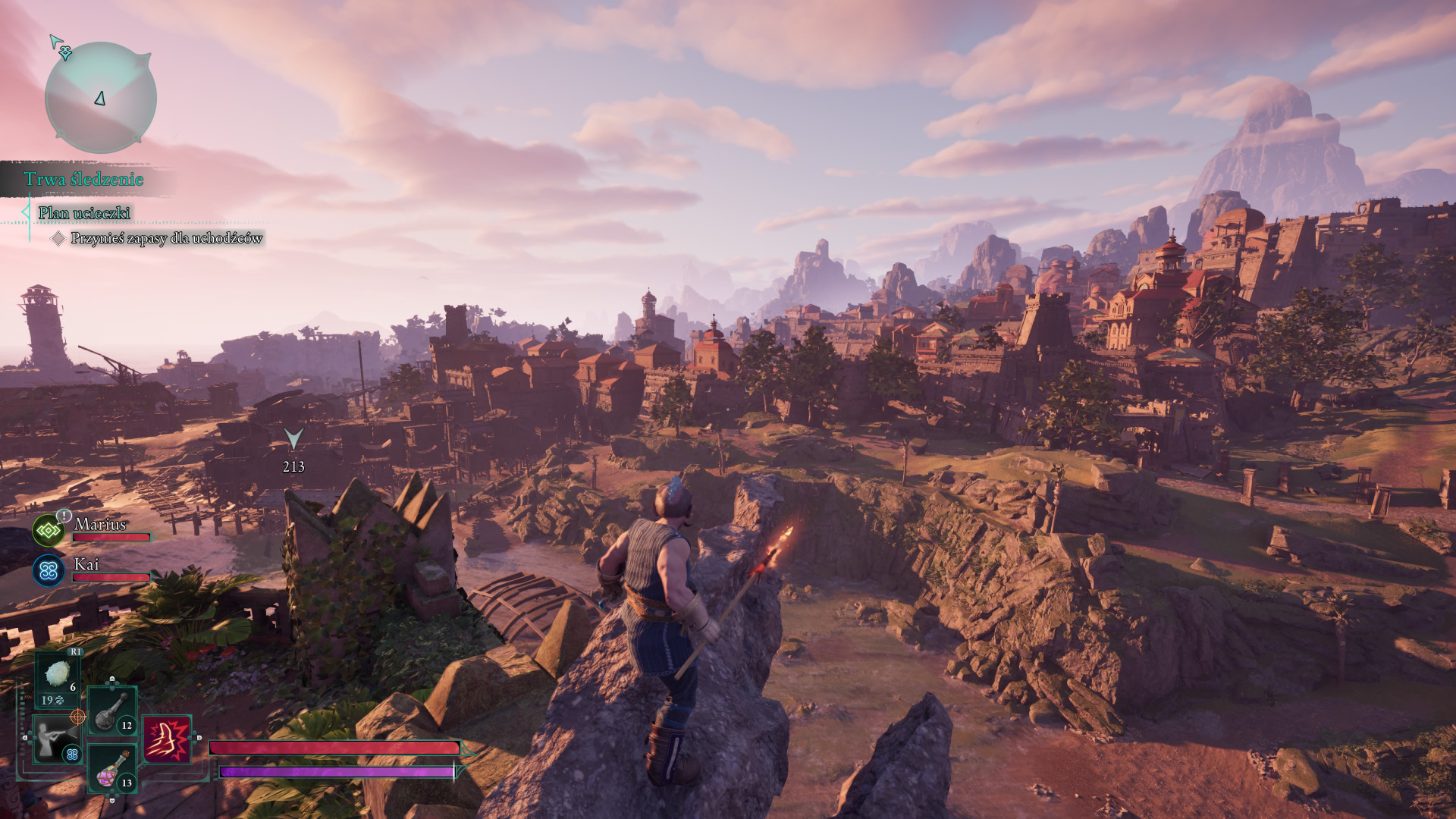This screenshot has height=819, width=1456.
Task: Use the pink potion flask slot
Action: [x=112, y=768]
